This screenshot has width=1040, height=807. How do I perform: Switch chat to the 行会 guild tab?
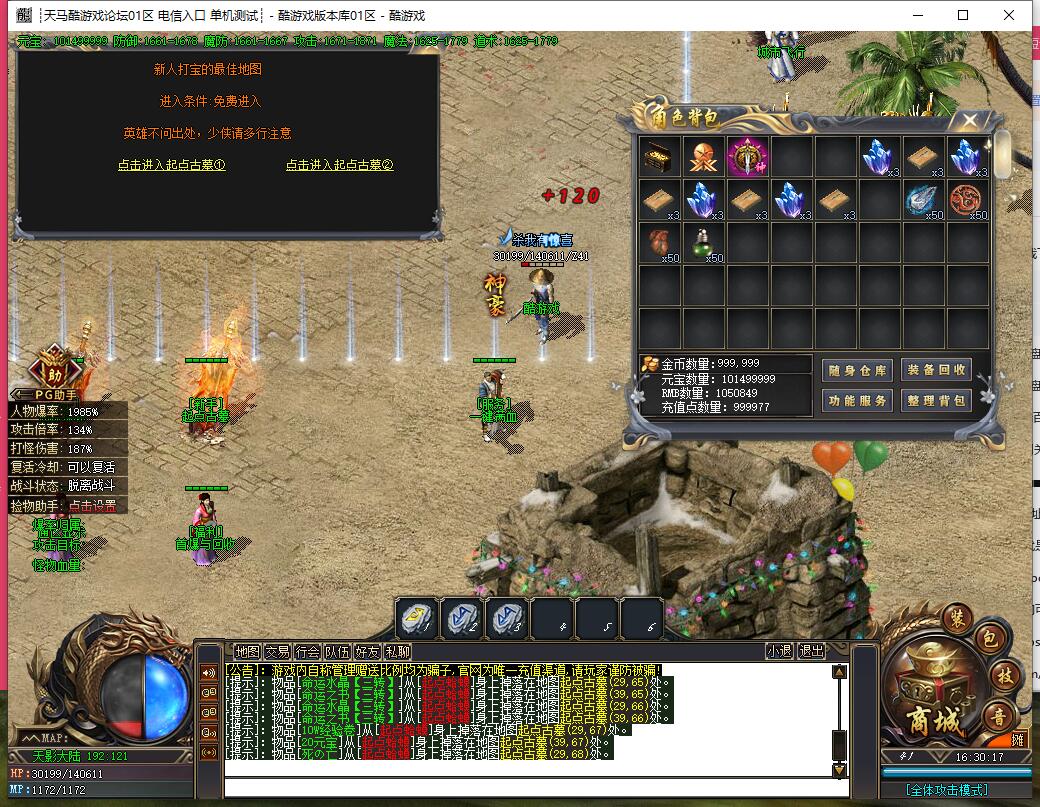pyautogui.click(x=307, y=651)
